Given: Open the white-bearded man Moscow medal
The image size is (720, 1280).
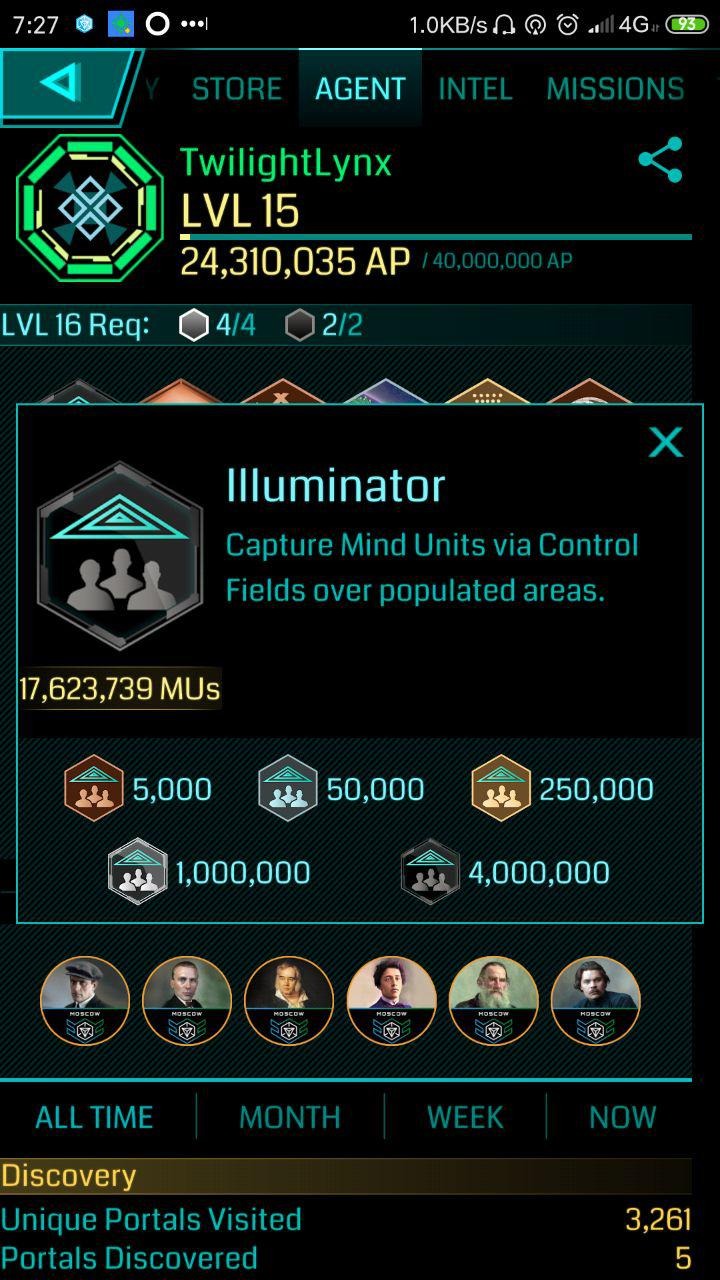Looking at the screenshot, I should coord(493,1001).
